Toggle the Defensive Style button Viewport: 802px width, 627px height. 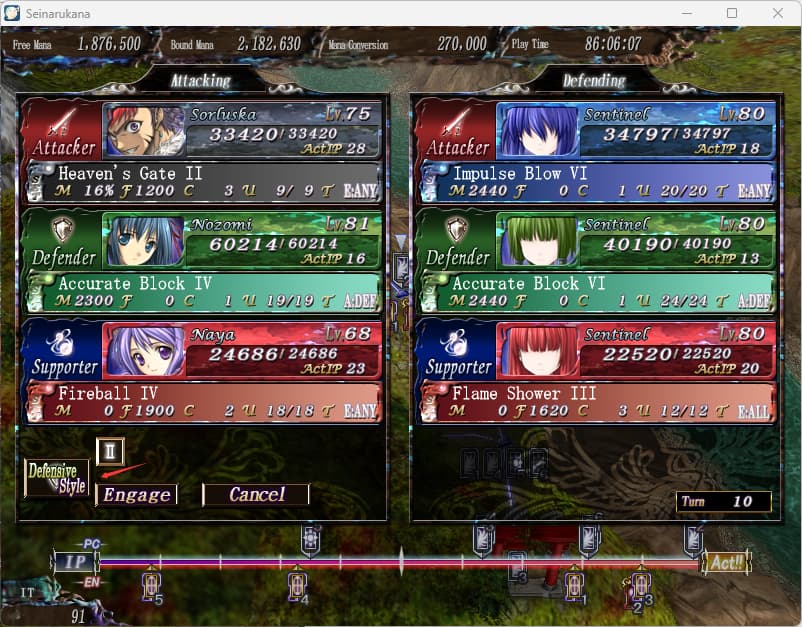[57, 477]
